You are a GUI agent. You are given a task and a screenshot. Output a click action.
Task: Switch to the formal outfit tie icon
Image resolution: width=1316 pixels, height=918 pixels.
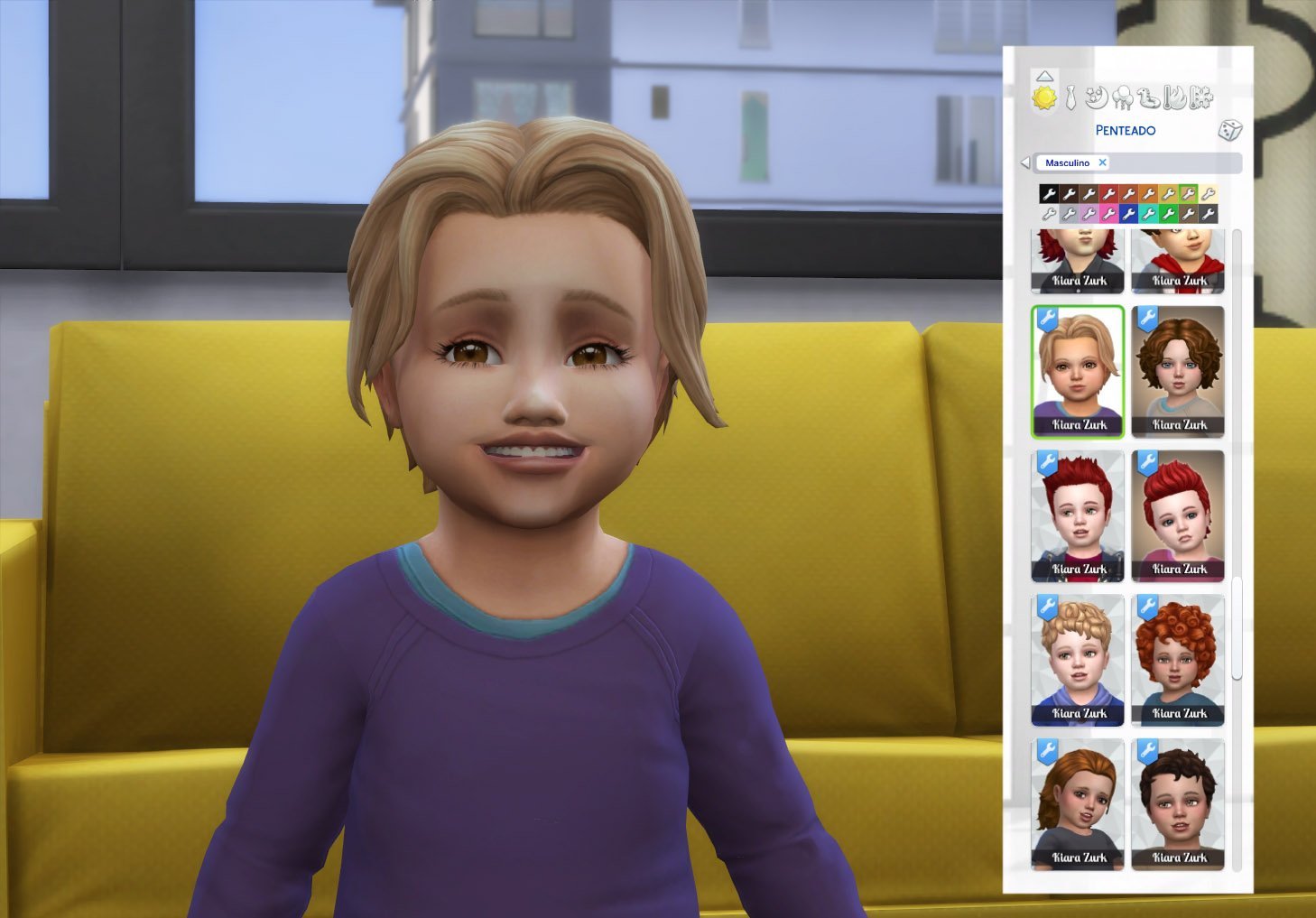tap(1070, 97)
